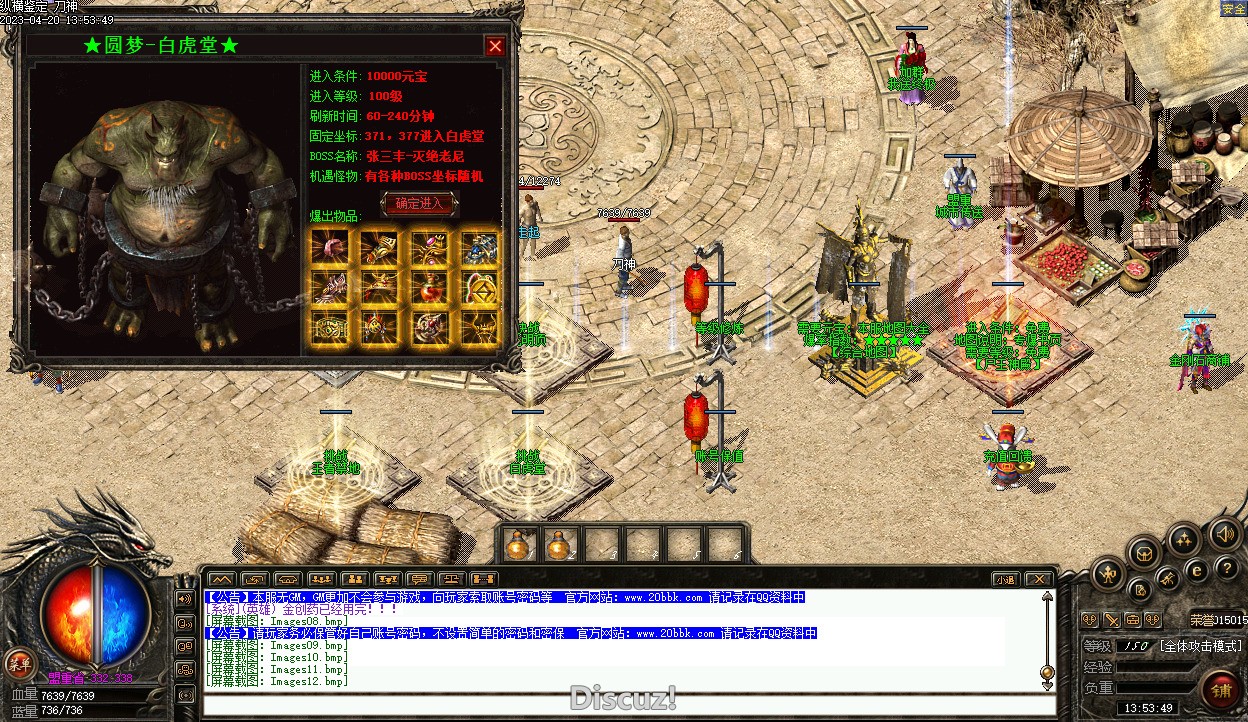The image size is (1248, 722).
Task: Open the character sheet warrior icon
Action: 1108,573
